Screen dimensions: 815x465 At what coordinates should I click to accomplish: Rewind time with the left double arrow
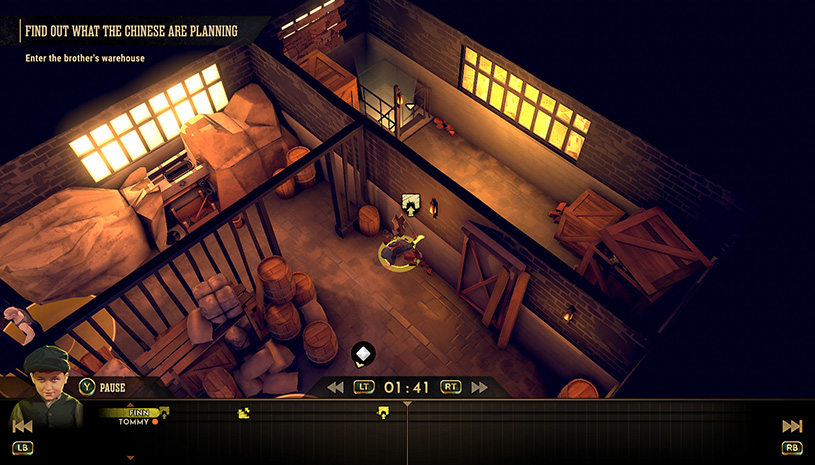pos(335,387)
